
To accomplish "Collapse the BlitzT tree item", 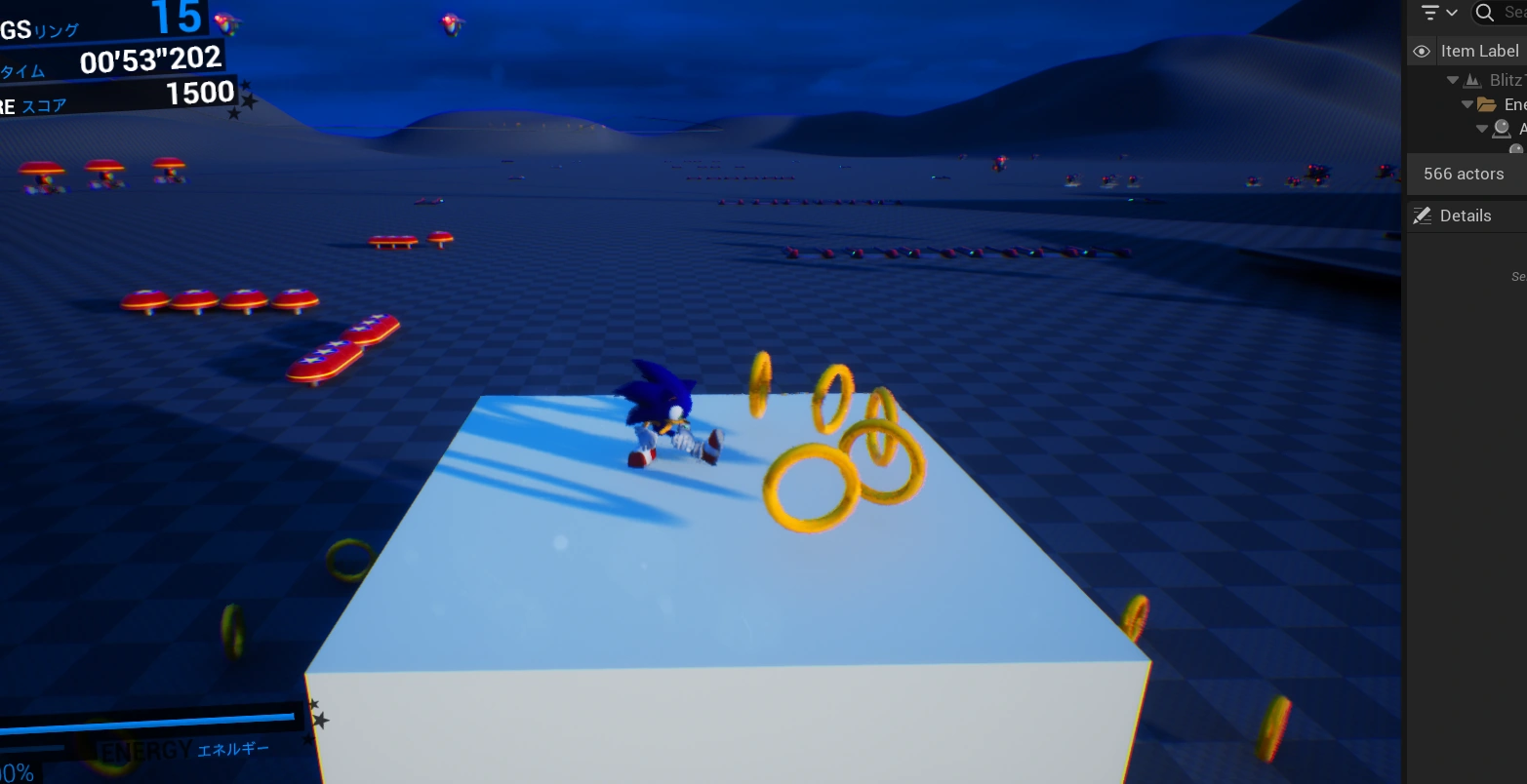I will [x=1453, y=79].
